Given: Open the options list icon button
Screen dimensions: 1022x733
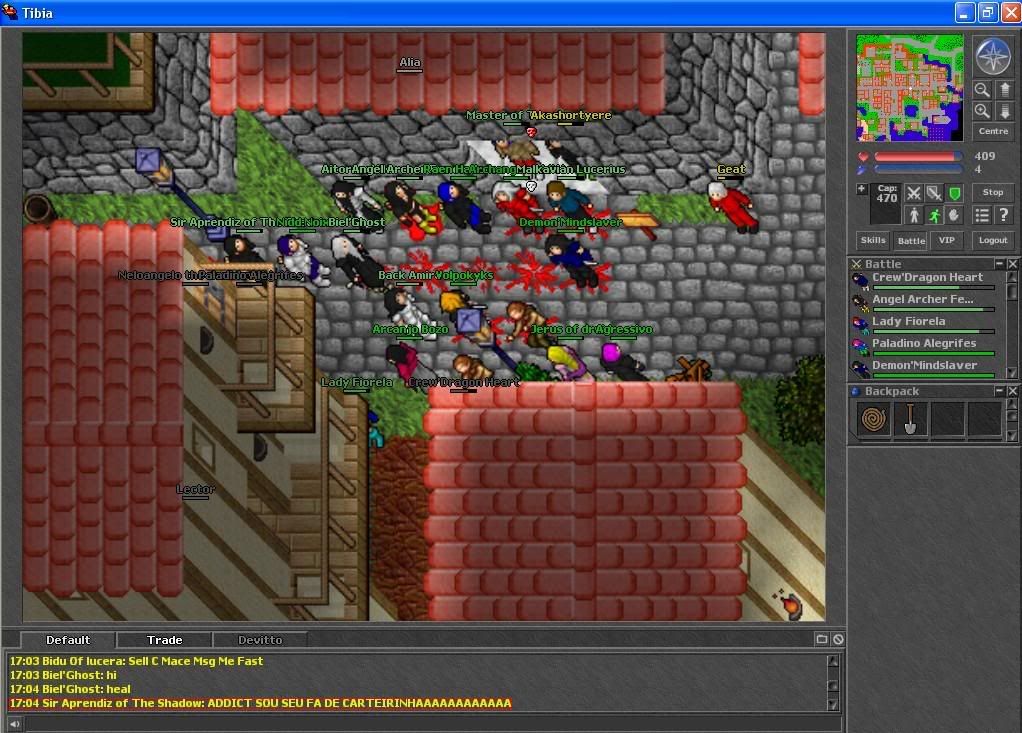Looking at the screenshot, I should [x=982, y=215].
